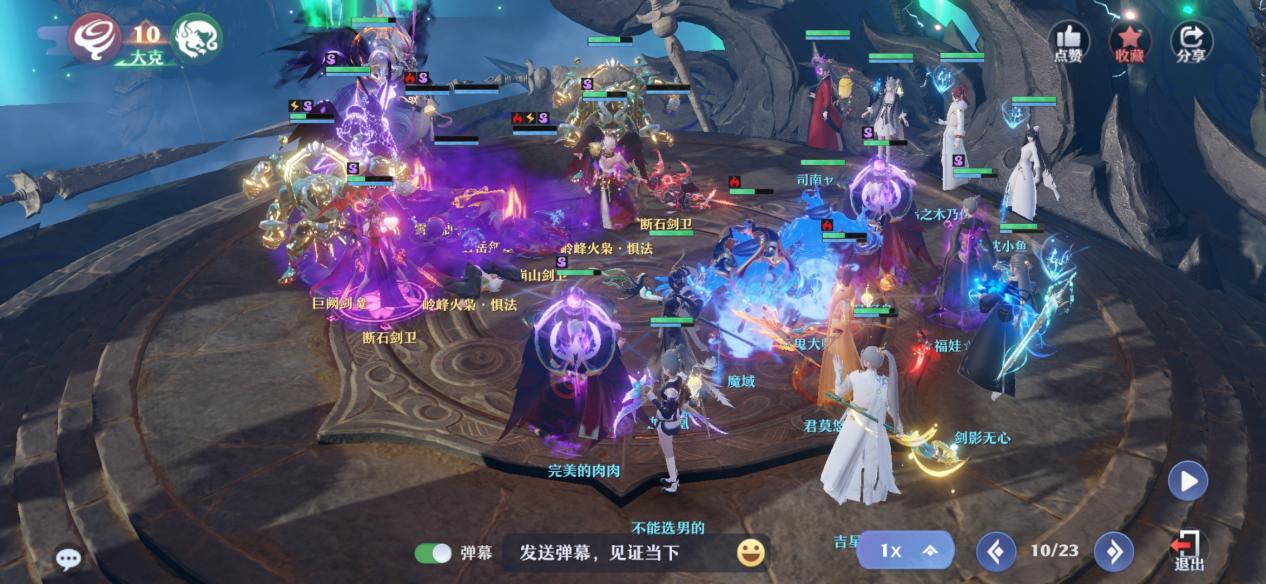Screen dimensions: 1266x584
Task: Change the 1x playback speed
Action: (x=905, y=551)
